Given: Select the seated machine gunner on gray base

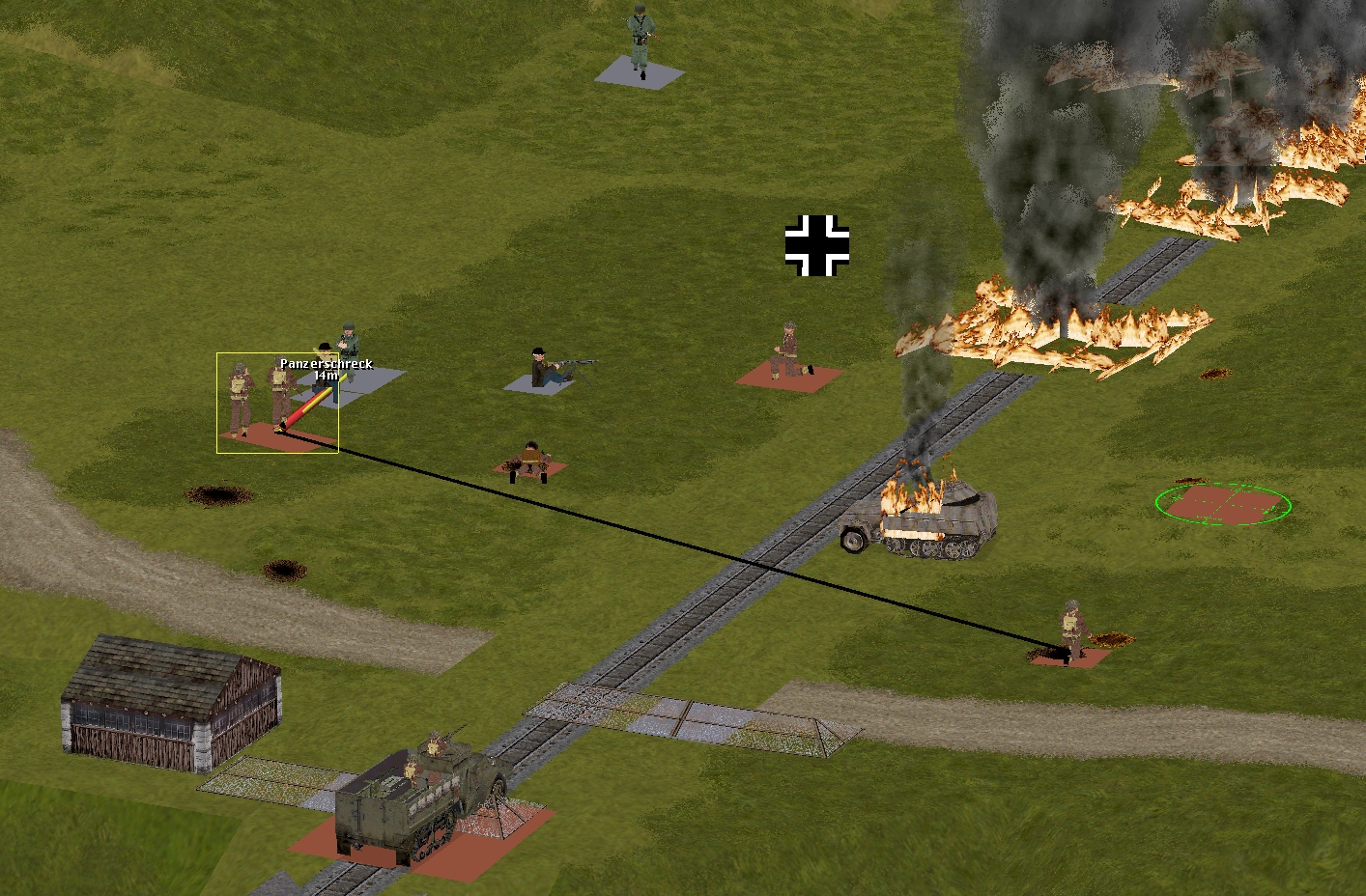Looking at the screenshot, I should (x=547, y=369).
